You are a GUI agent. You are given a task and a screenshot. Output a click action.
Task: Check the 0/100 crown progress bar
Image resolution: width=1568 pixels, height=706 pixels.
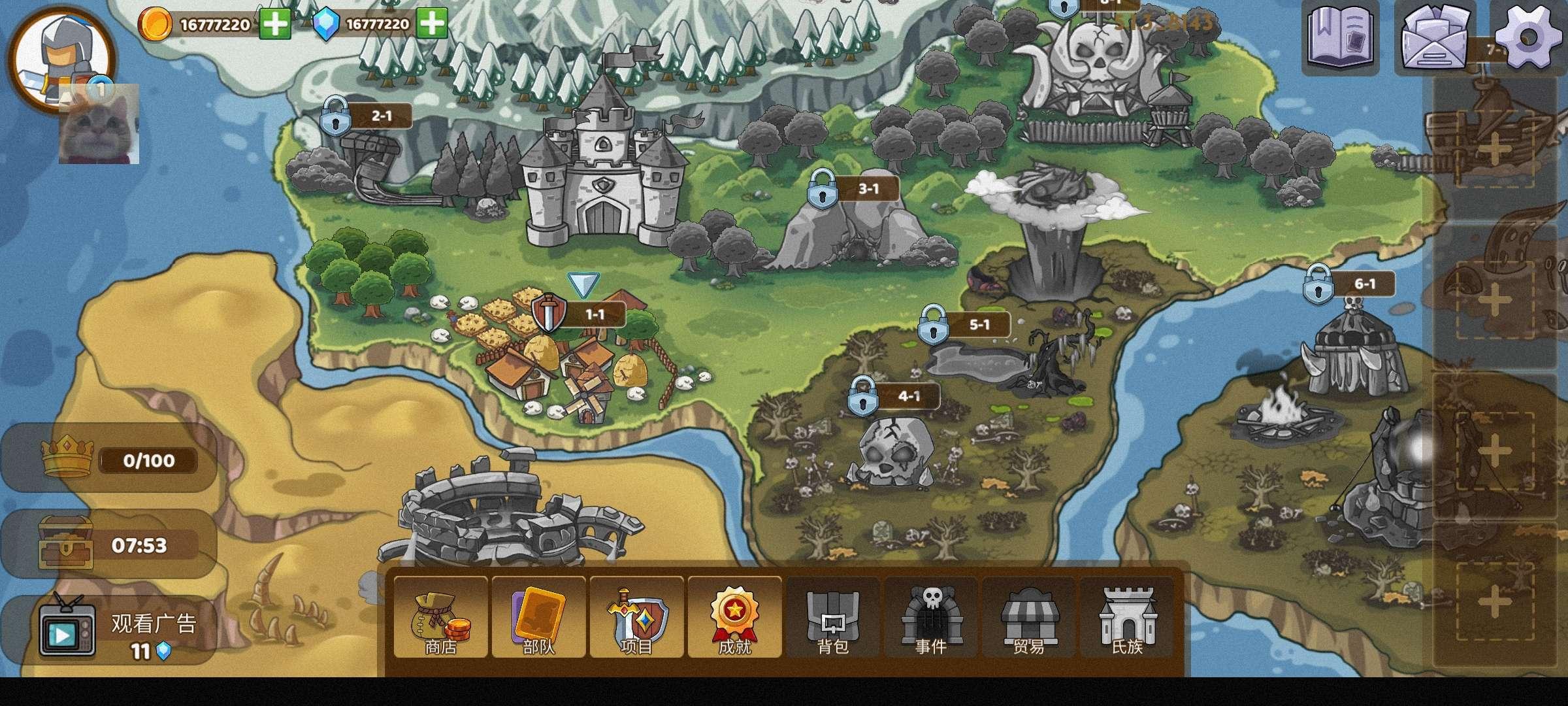(108, 460)
